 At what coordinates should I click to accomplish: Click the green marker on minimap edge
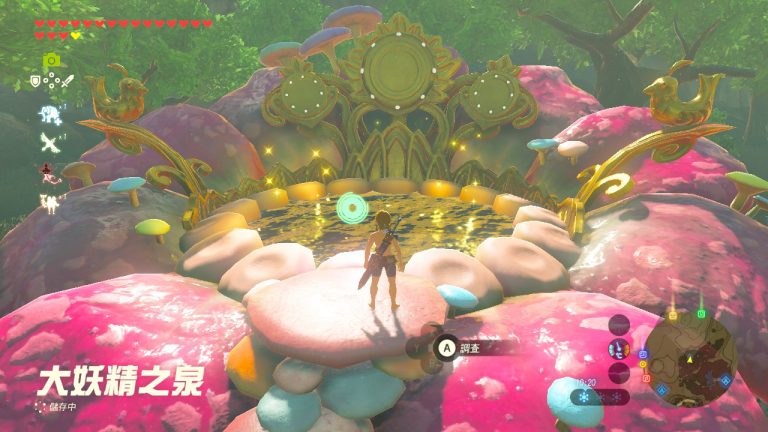click(701, 313)
